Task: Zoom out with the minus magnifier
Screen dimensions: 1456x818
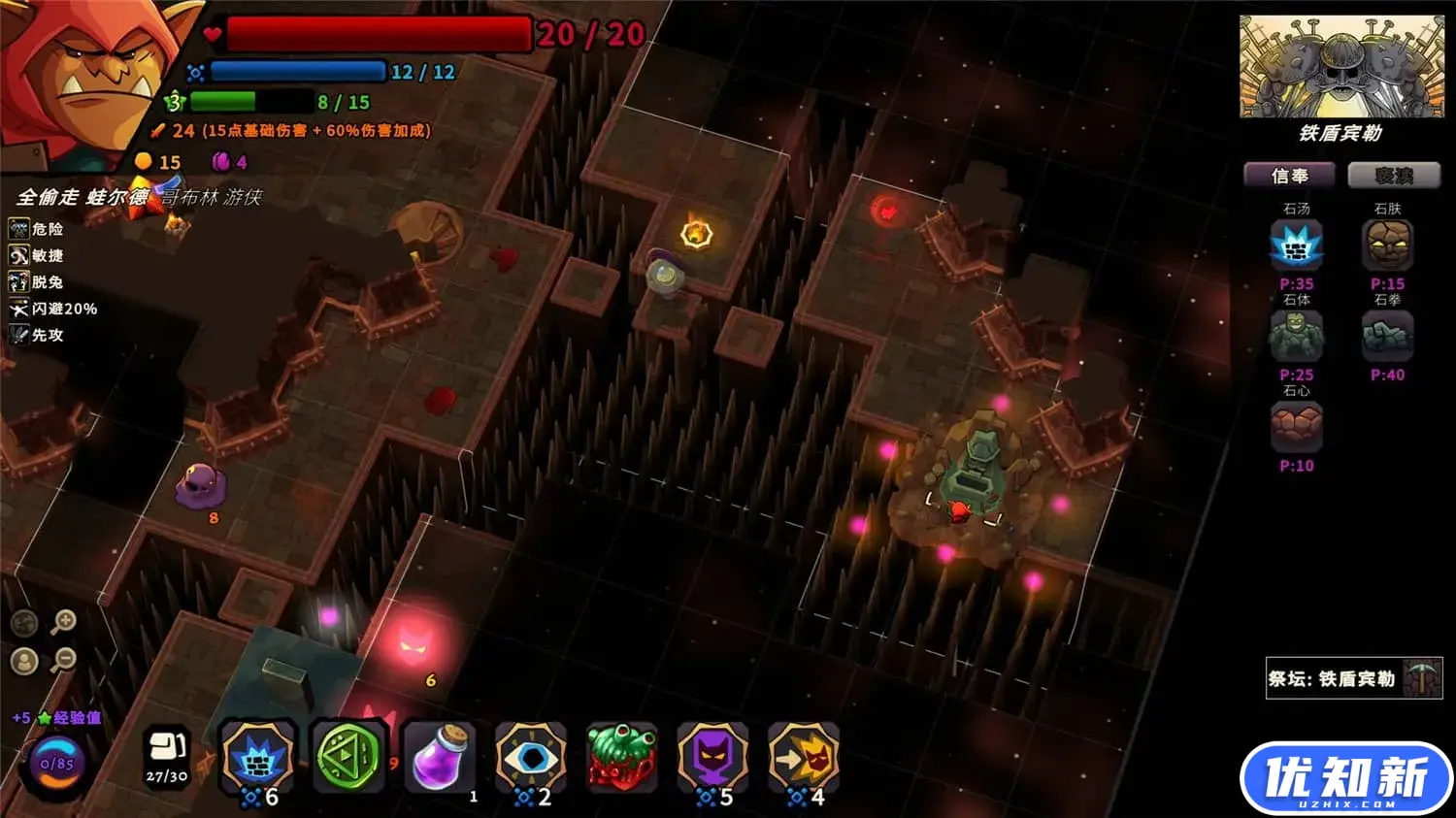Action: pos(63,661)
